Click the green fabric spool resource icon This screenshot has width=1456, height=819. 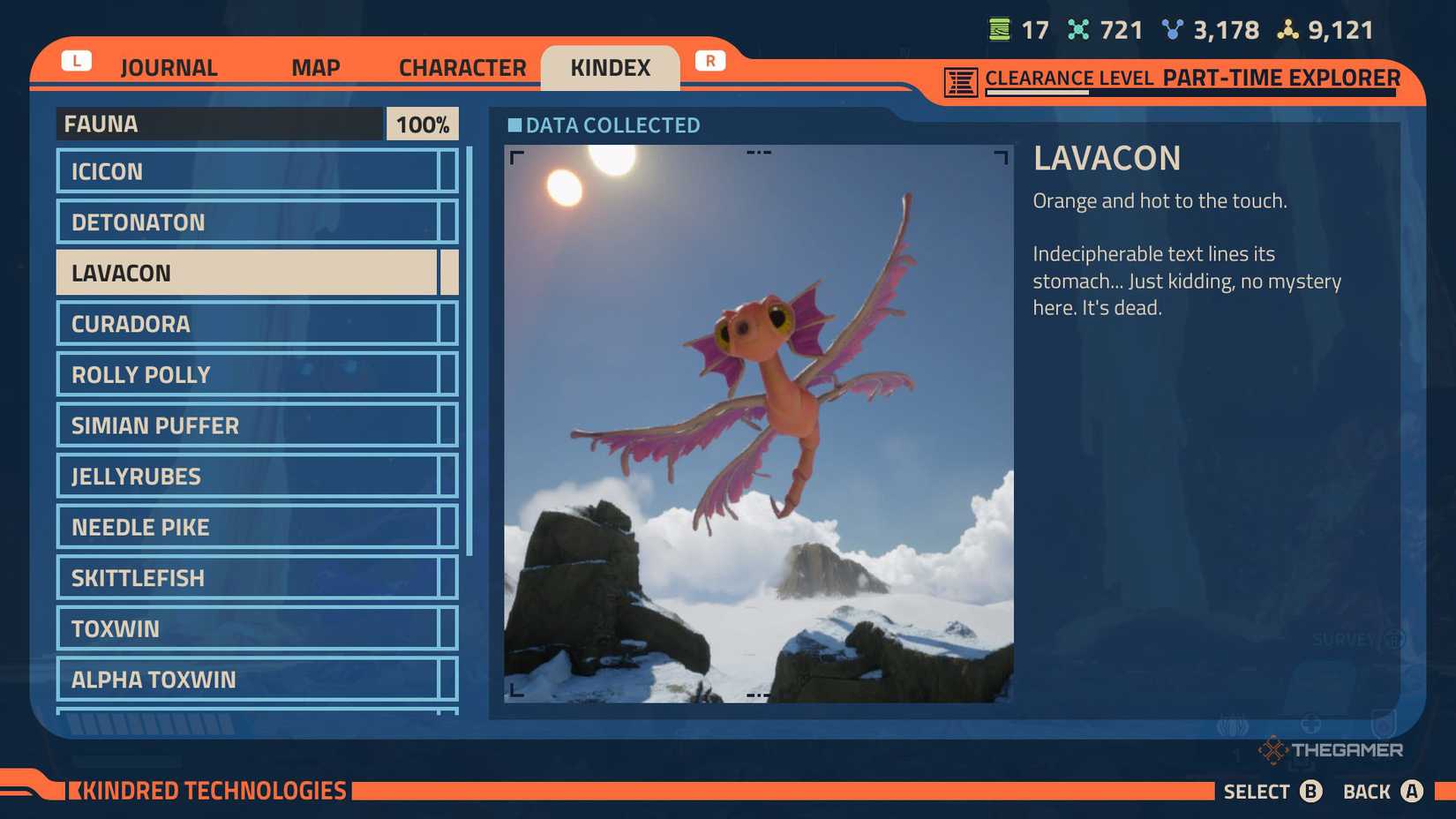(x=1000, y=29)
